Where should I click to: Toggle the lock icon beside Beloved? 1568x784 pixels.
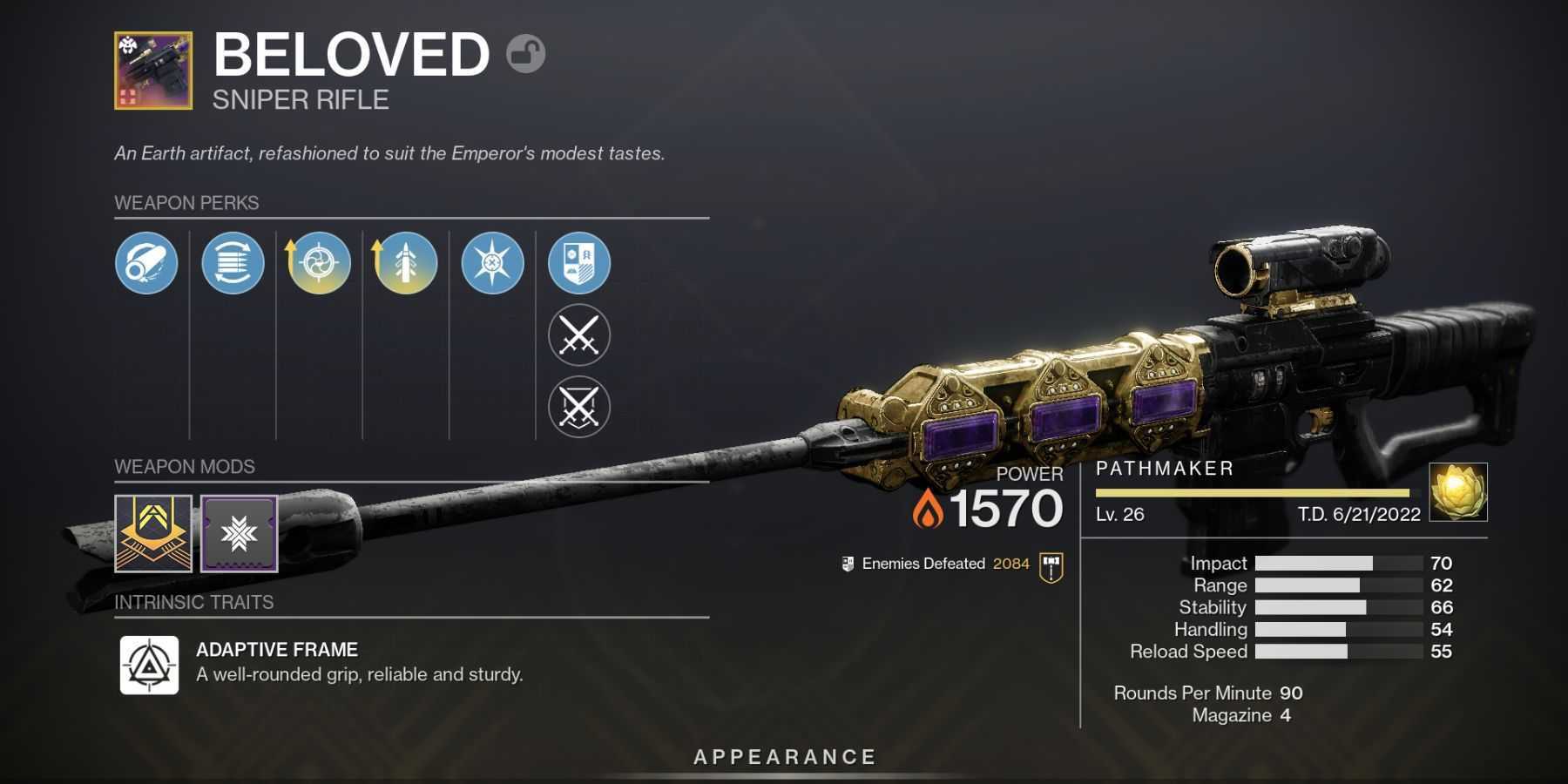click(x=525, y=54)
